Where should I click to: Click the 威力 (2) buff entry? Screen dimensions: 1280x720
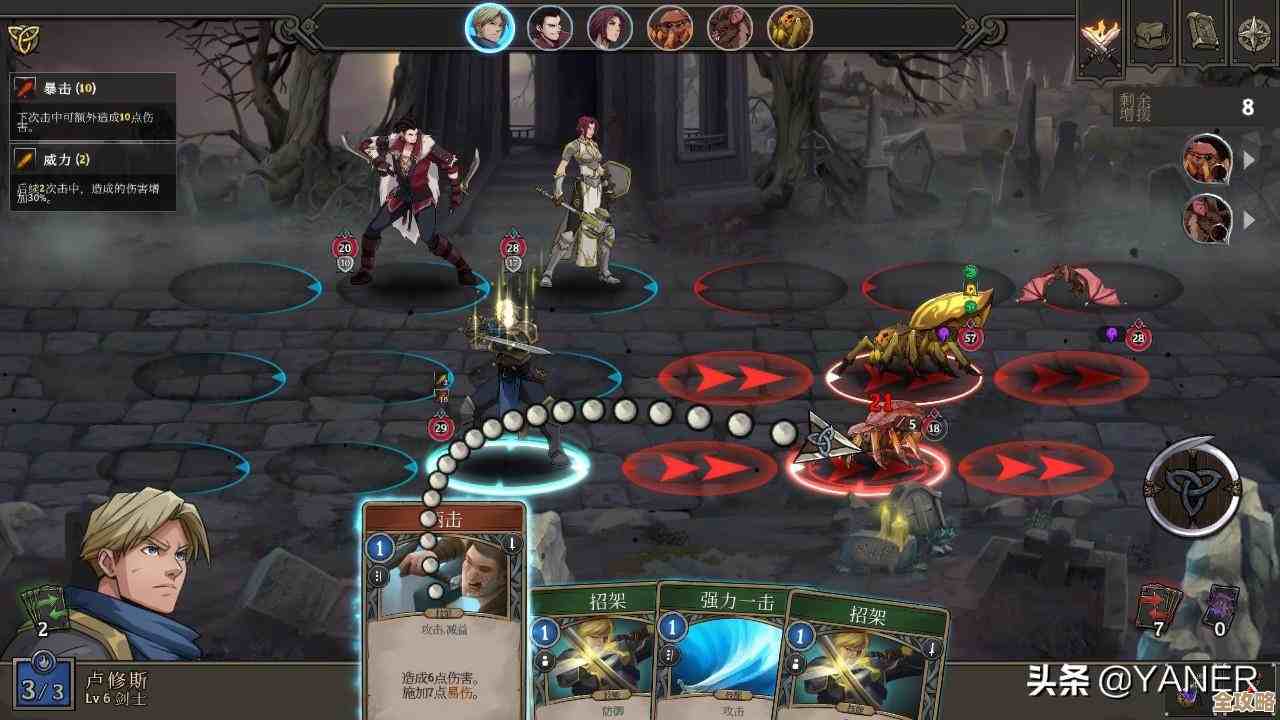(x=93, y=173)
